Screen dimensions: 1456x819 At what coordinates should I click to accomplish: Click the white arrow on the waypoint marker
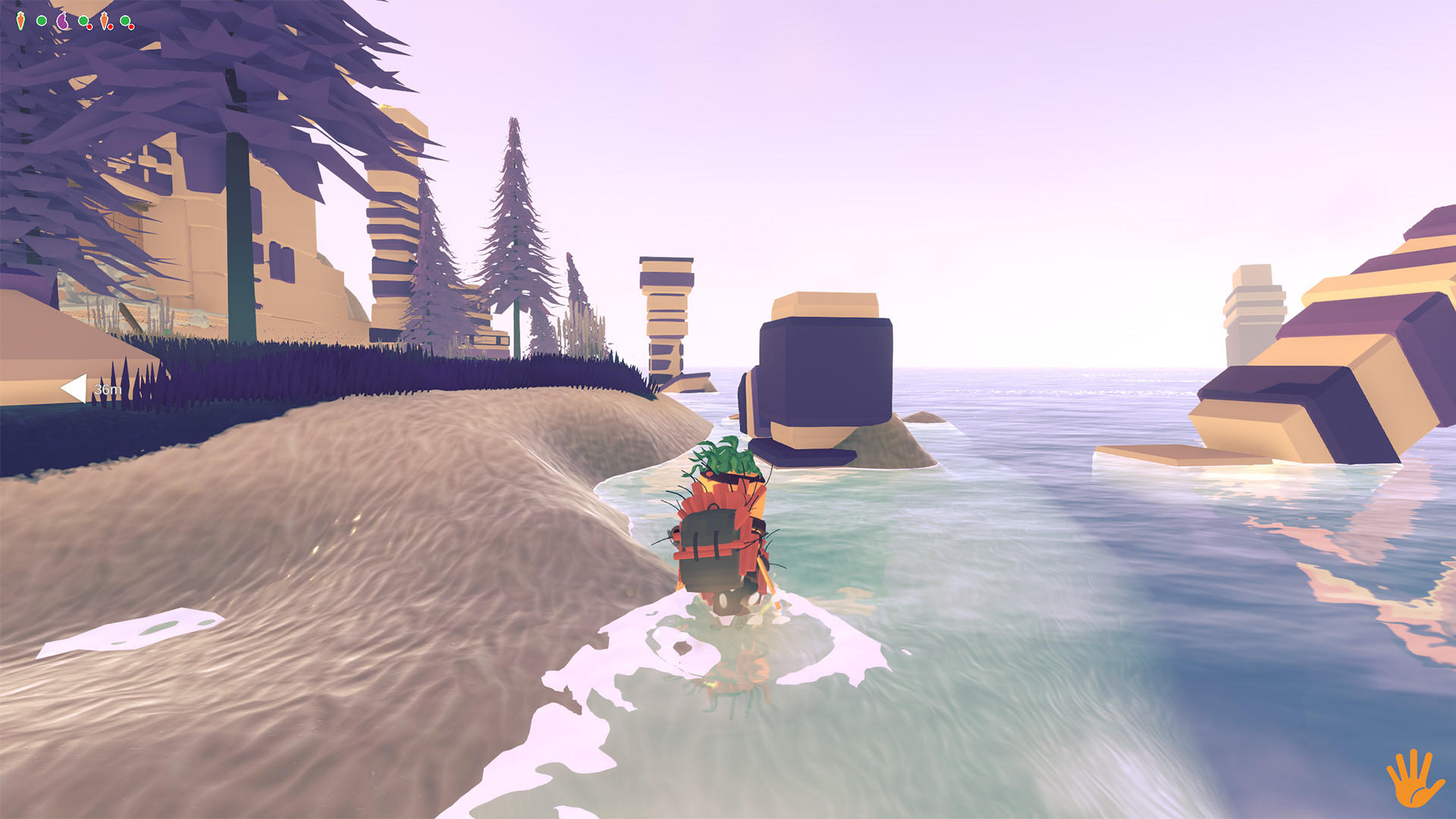[x=73, y=388]
